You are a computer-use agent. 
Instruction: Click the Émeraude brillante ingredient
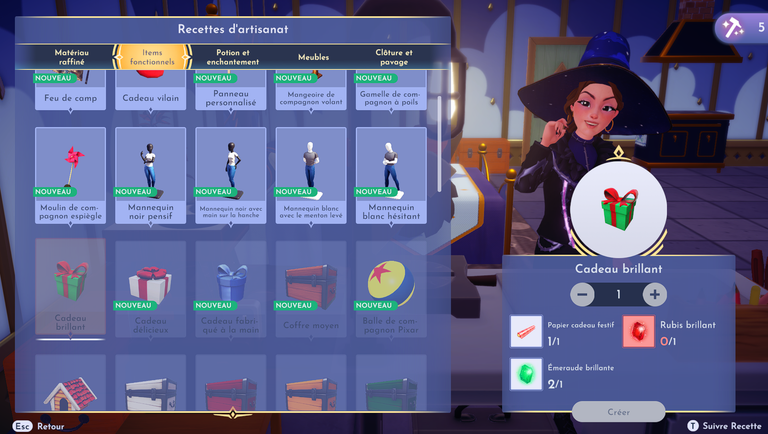click(x=526, y=374)
